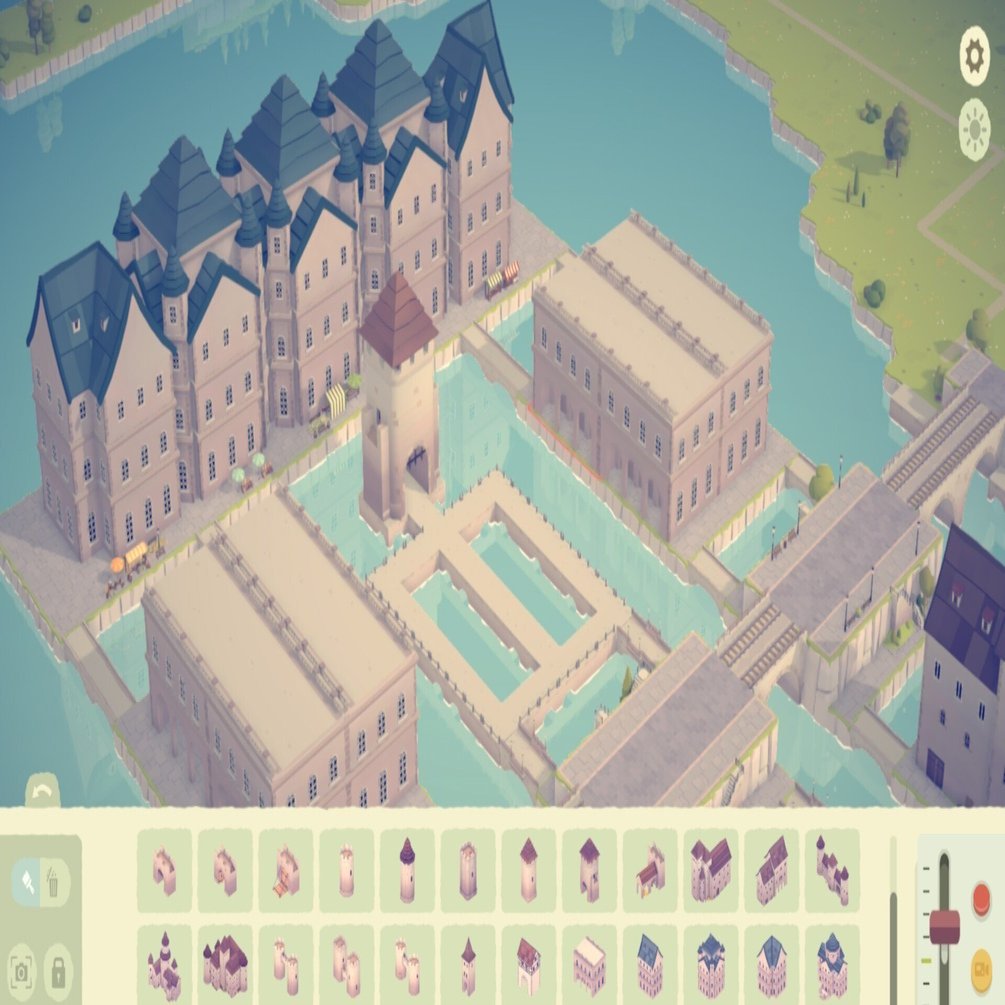The image size is (1005, 1005).
Task: Click the yellow video camera button
Action: coord(981,965)
